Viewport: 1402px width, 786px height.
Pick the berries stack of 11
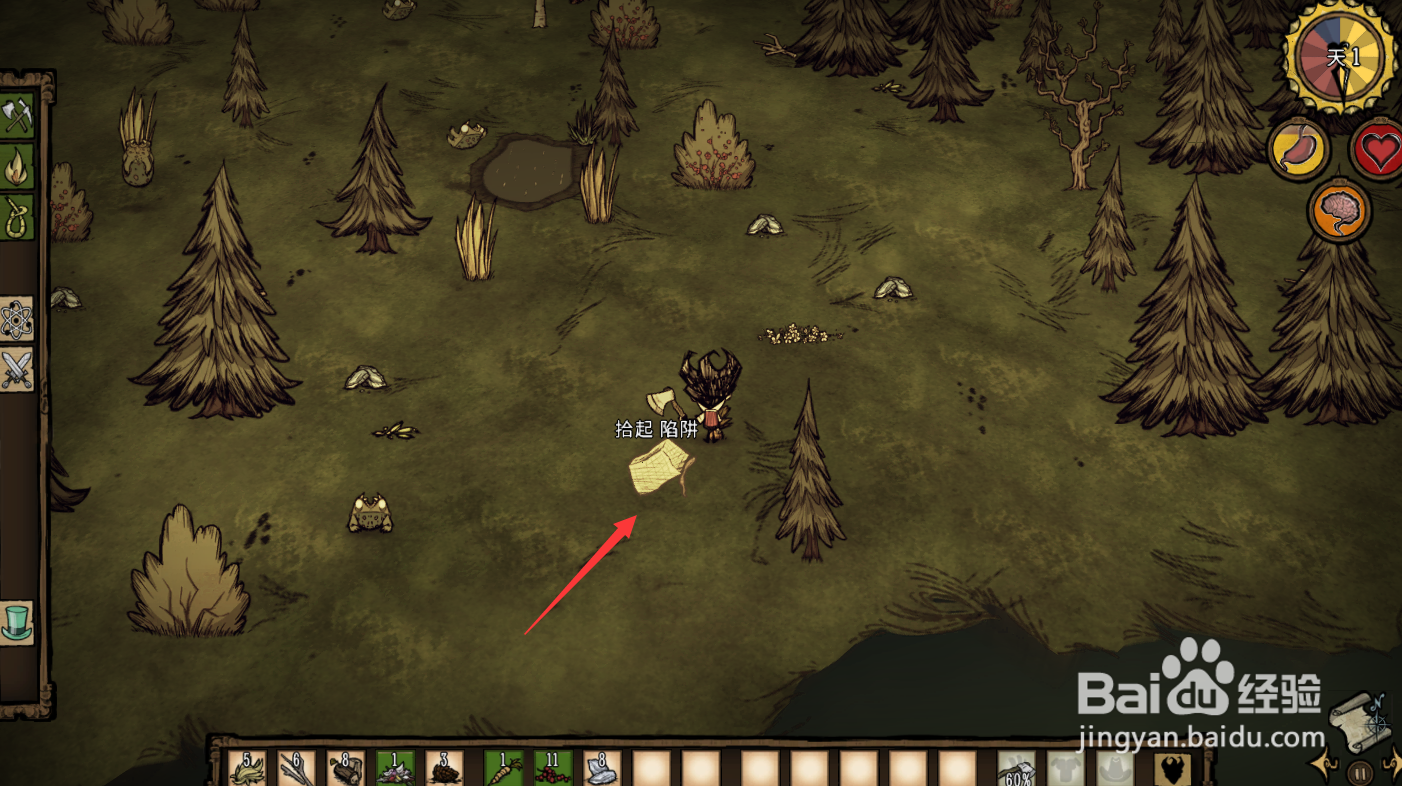pyautogui.click(x=552, y=768)
